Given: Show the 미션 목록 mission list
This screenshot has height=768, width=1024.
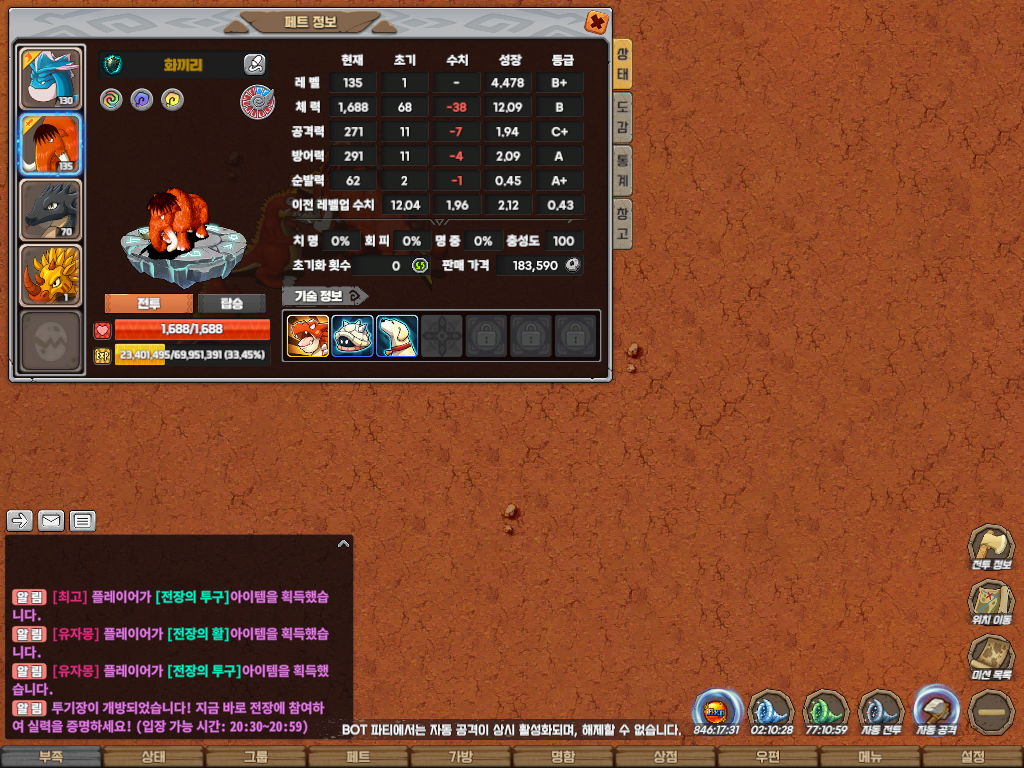Looking at the screenshot, I should point(990,657).
